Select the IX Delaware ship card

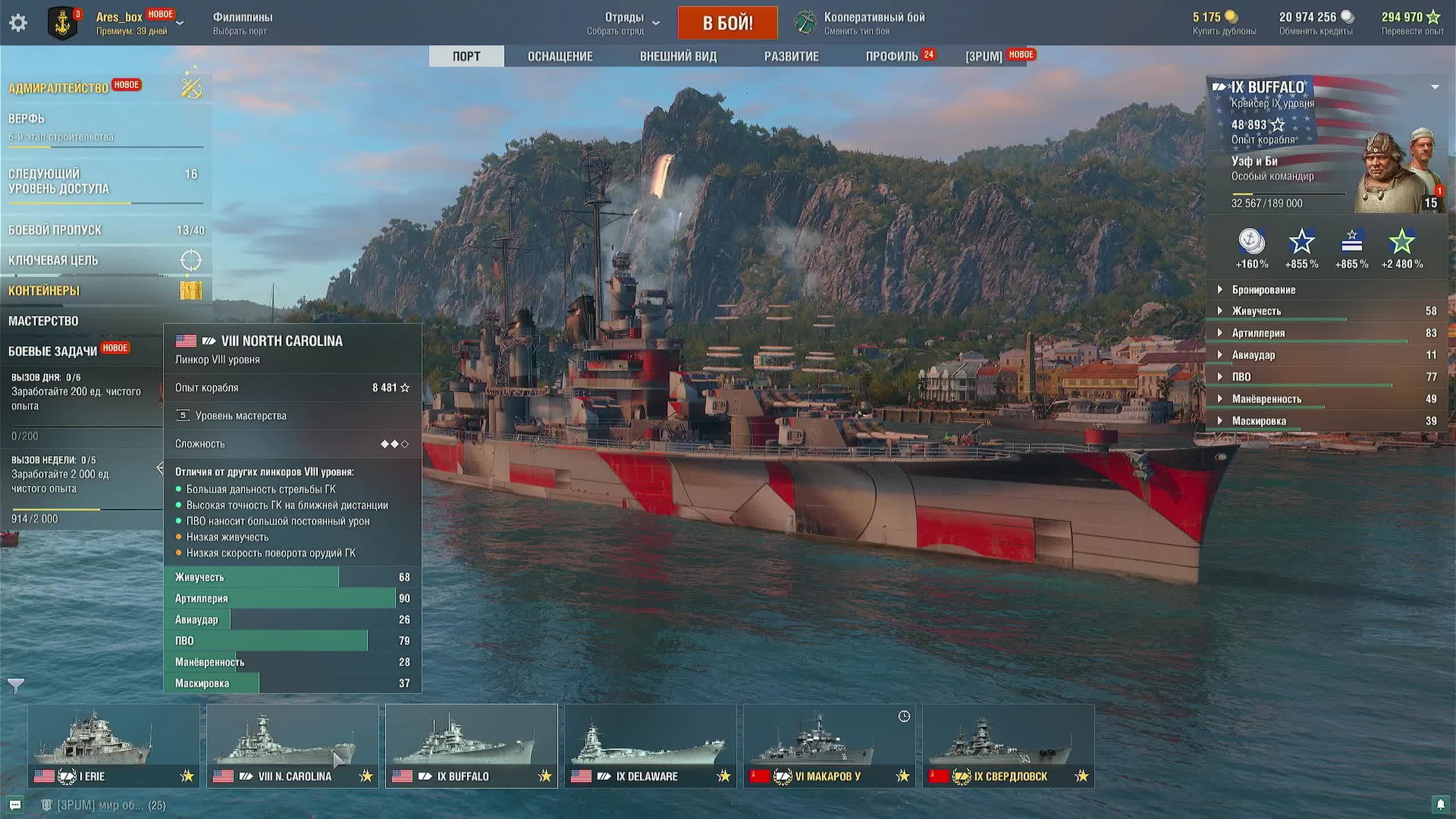pyautogui.click(x=650, y=746)
